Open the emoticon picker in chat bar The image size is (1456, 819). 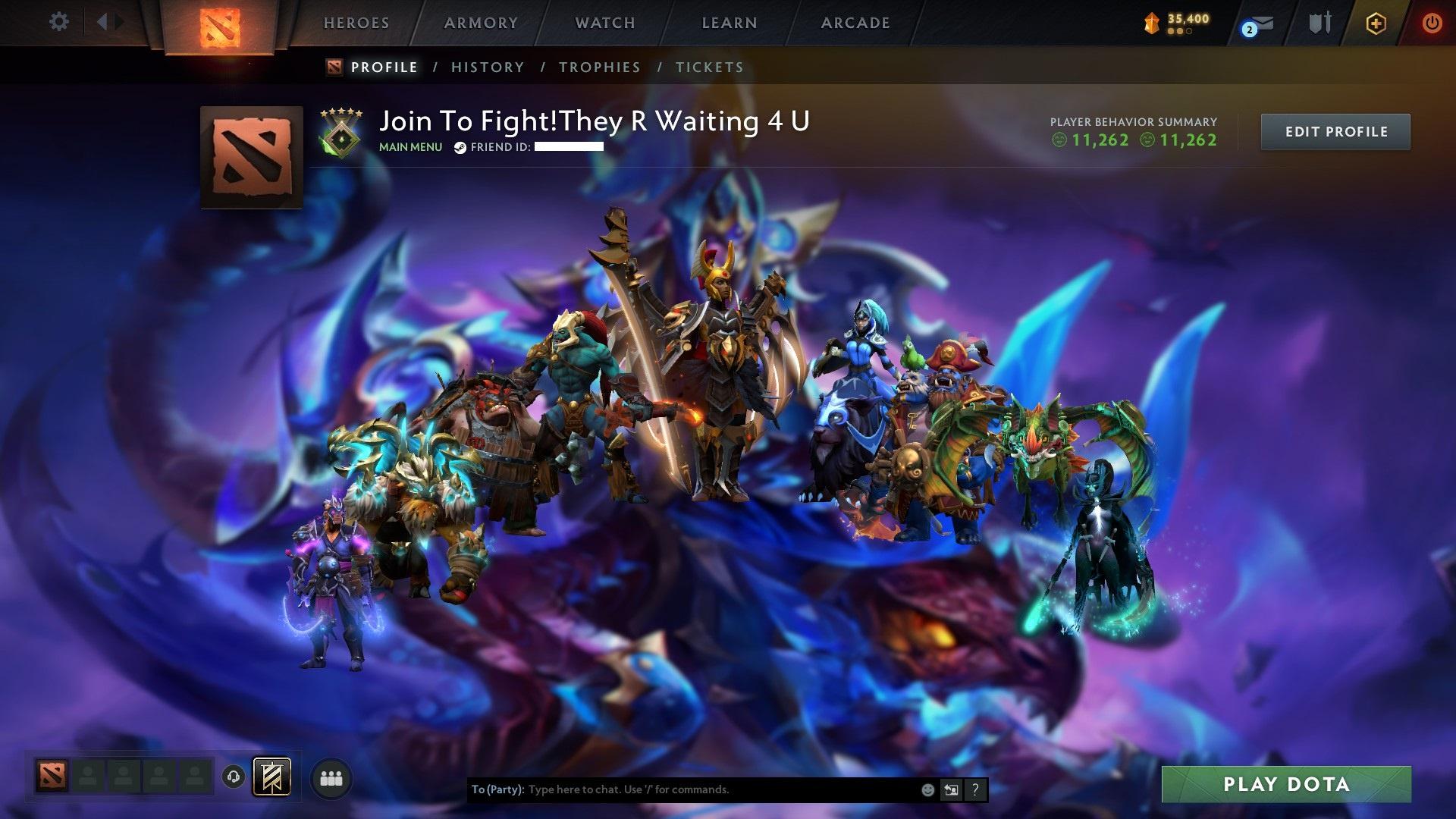click(927, 789)
